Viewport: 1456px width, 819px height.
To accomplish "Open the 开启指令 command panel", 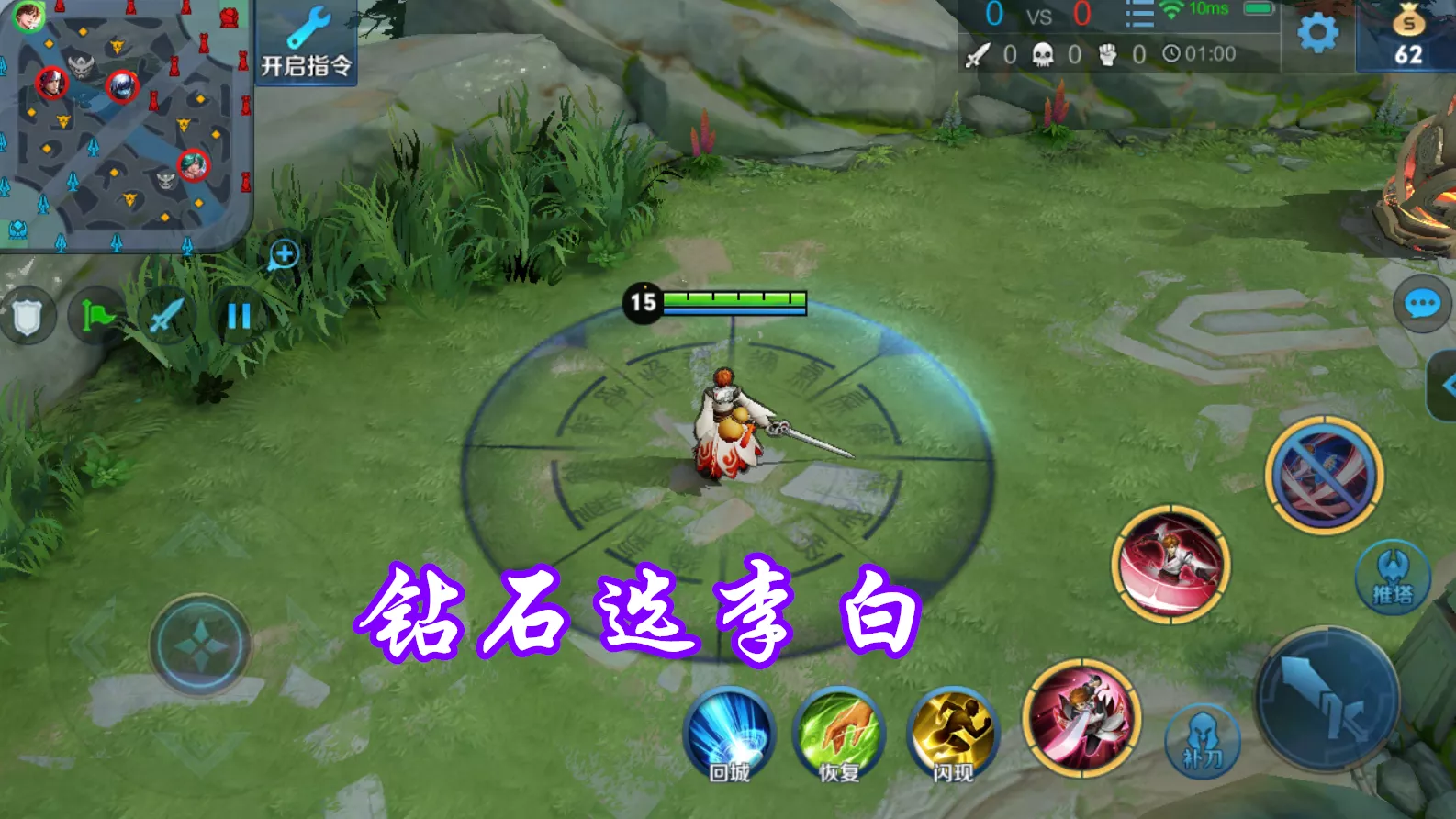I will tap(308, 39).
